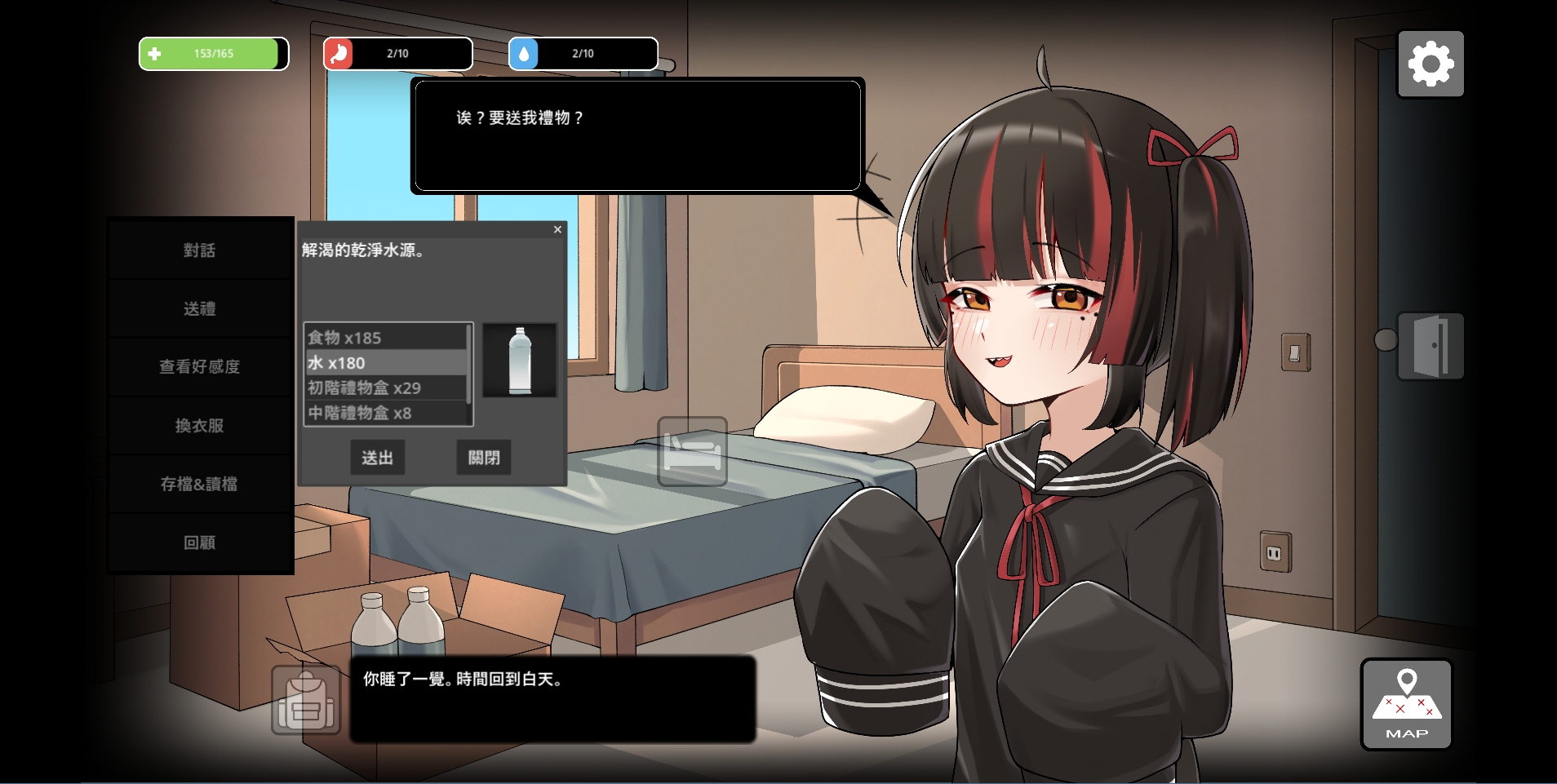1557x784 pixels.
Task: Select the 回顧 review menu entry
Action: click(x=200, y=543)
